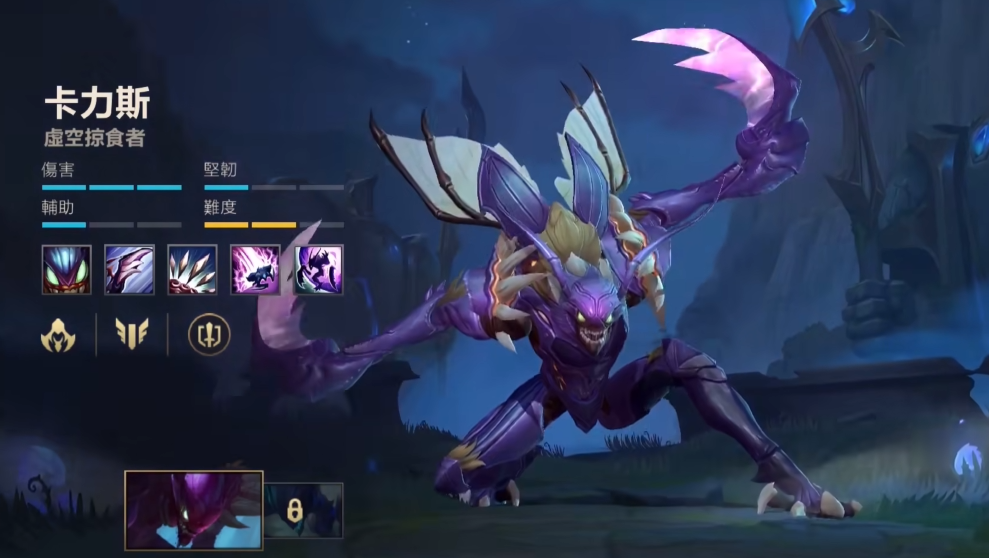Open the purple leap ability details
This screenshot has width=989, height=558.
point(256,269)
